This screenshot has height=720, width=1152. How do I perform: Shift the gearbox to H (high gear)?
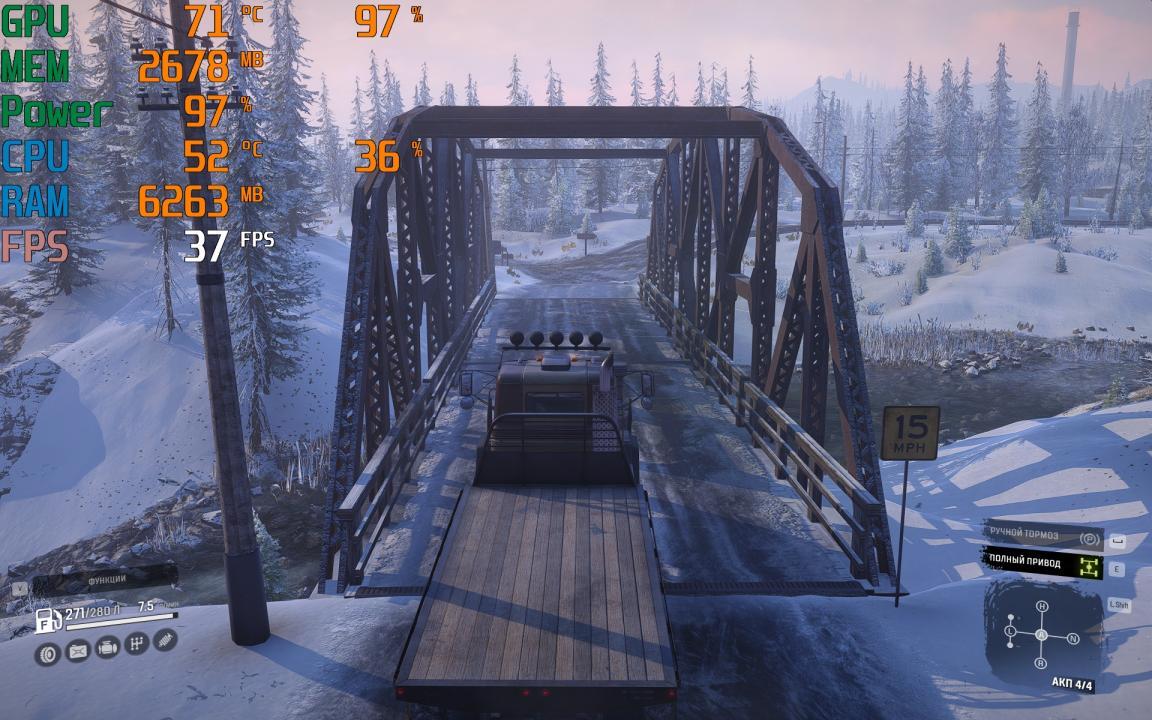coord(1041,607)
